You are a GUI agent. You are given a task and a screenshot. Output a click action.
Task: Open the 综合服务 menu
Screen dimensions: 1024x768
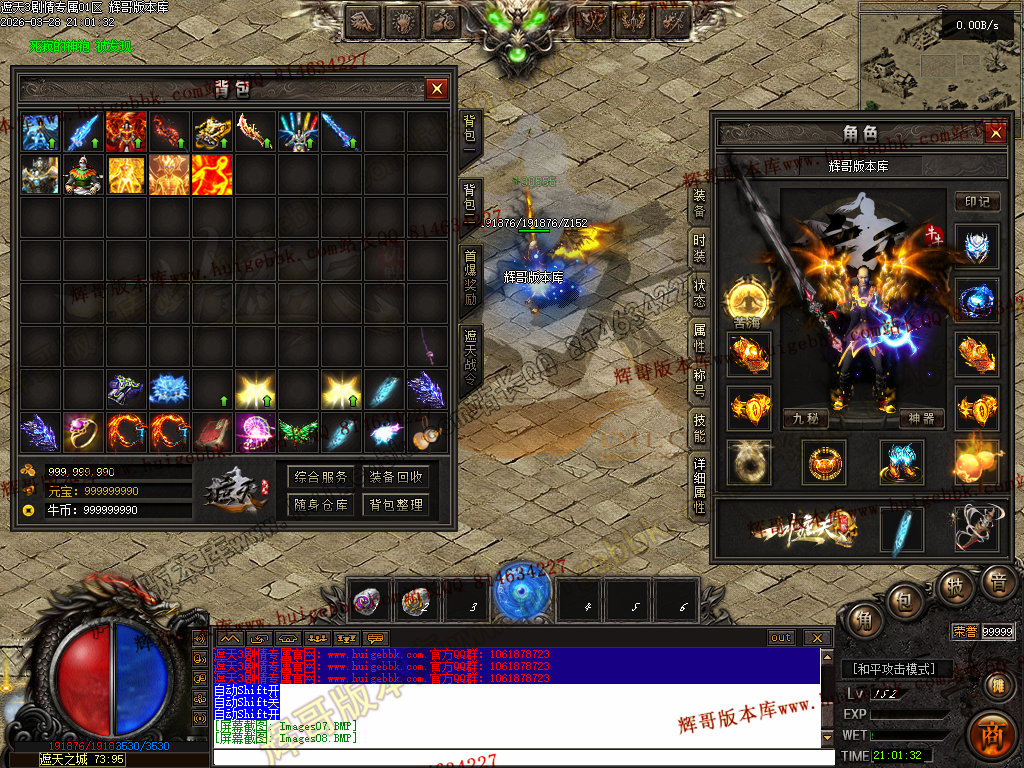(x=321, y=477)
